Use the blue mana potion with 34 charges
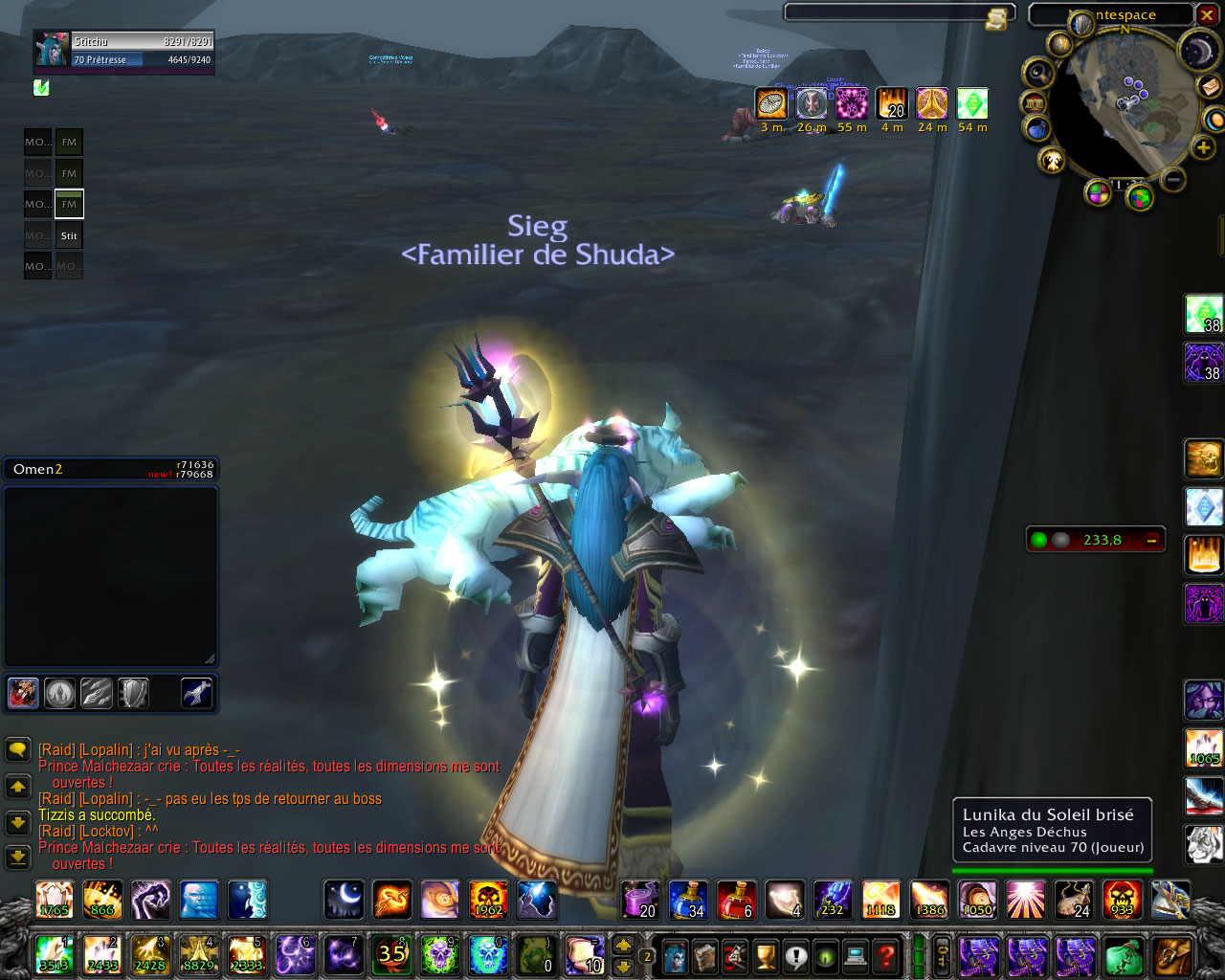 click(687, 900)
